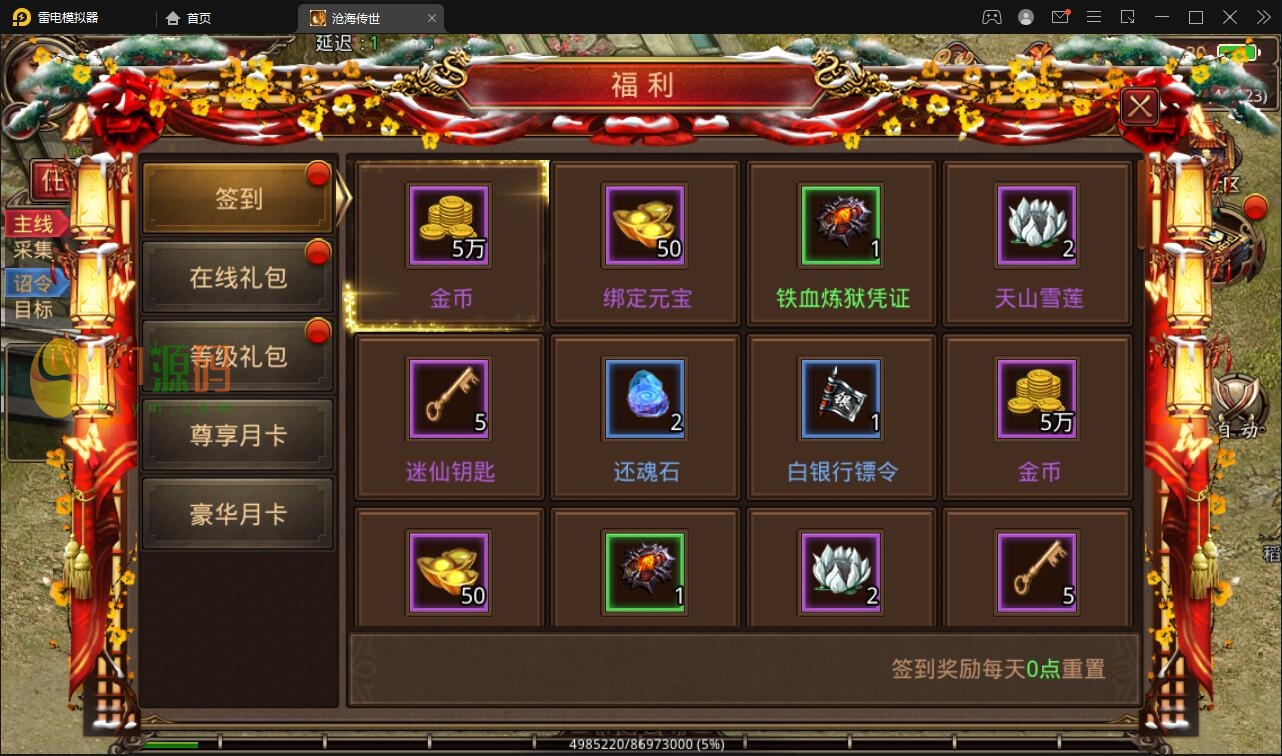1282x756 pixels.
Task: Open the 主线 main quest sidebar icon
Action: pos(34,225)
